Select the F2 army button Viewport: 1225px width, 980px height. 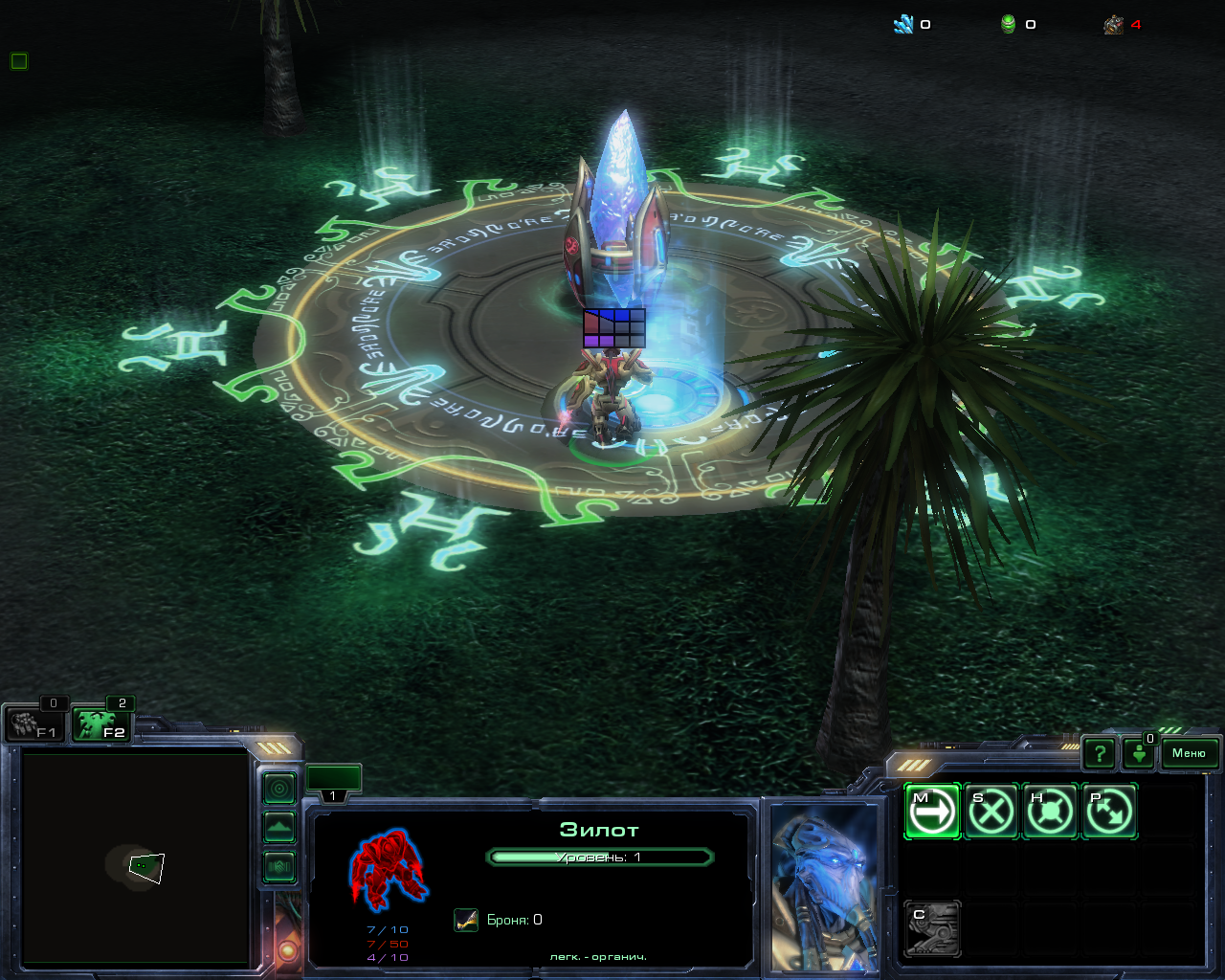(100, 724)
